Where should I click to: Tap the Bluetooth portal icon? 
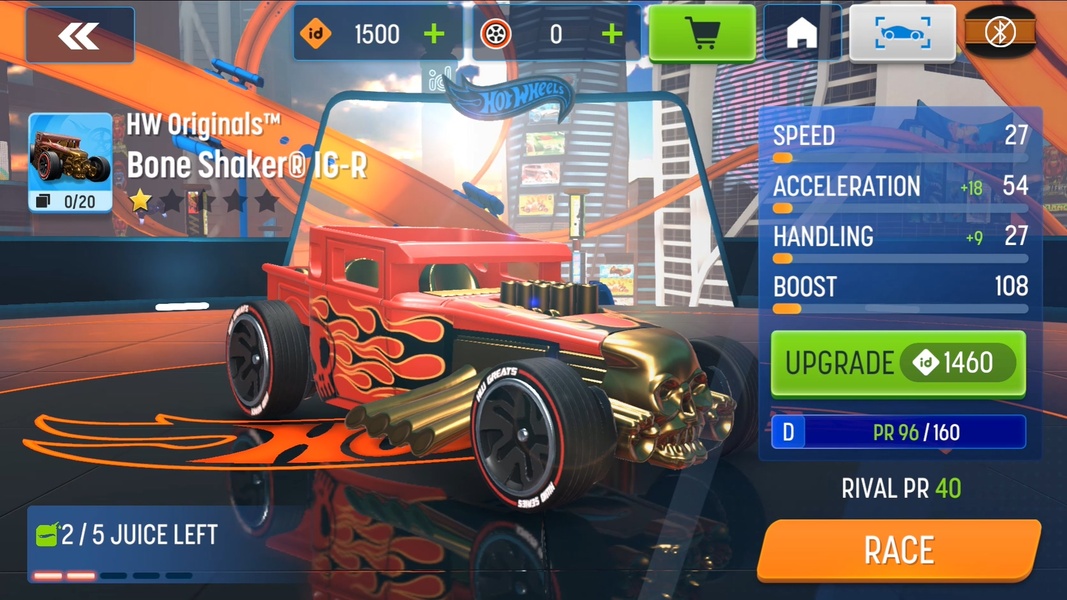point(1000,34)
